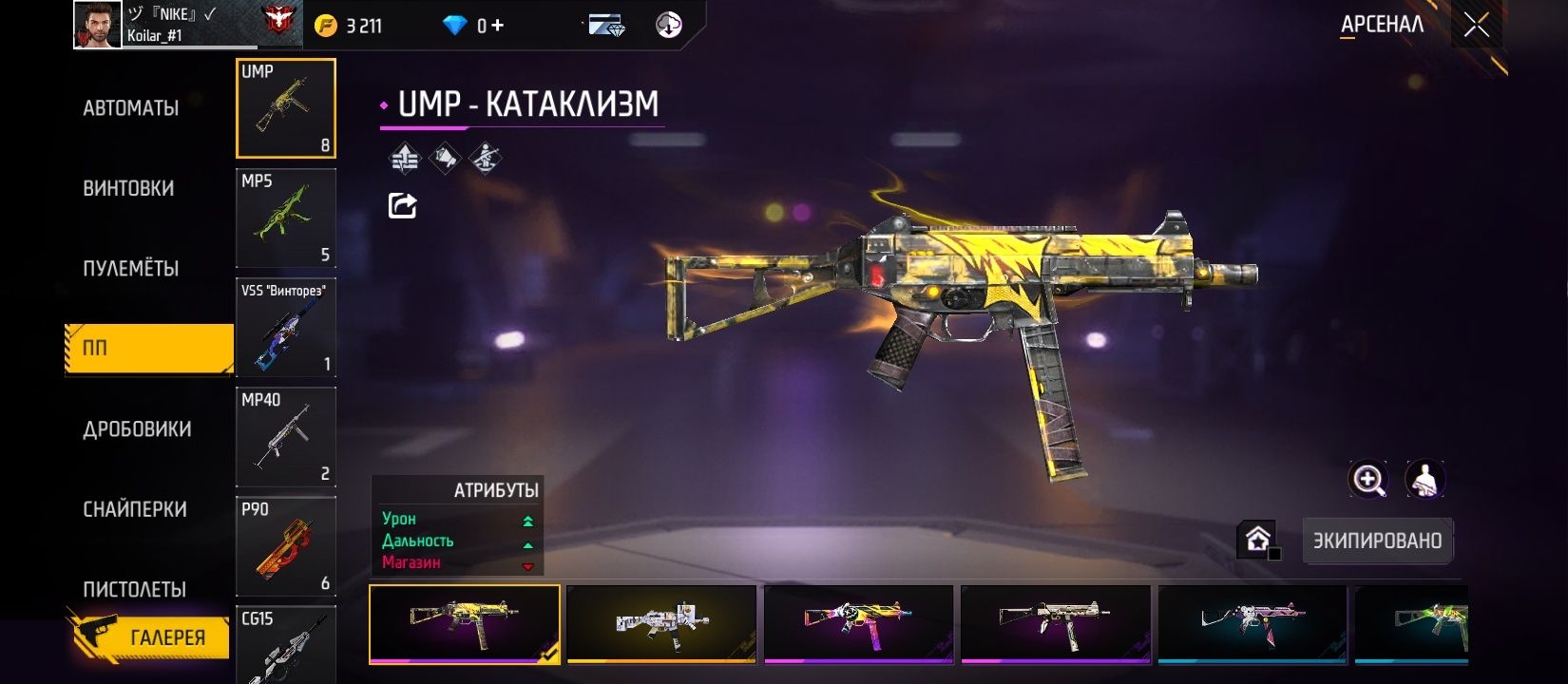Click the ЭКИПИРОВАНО button

[x=1377, y=541]
